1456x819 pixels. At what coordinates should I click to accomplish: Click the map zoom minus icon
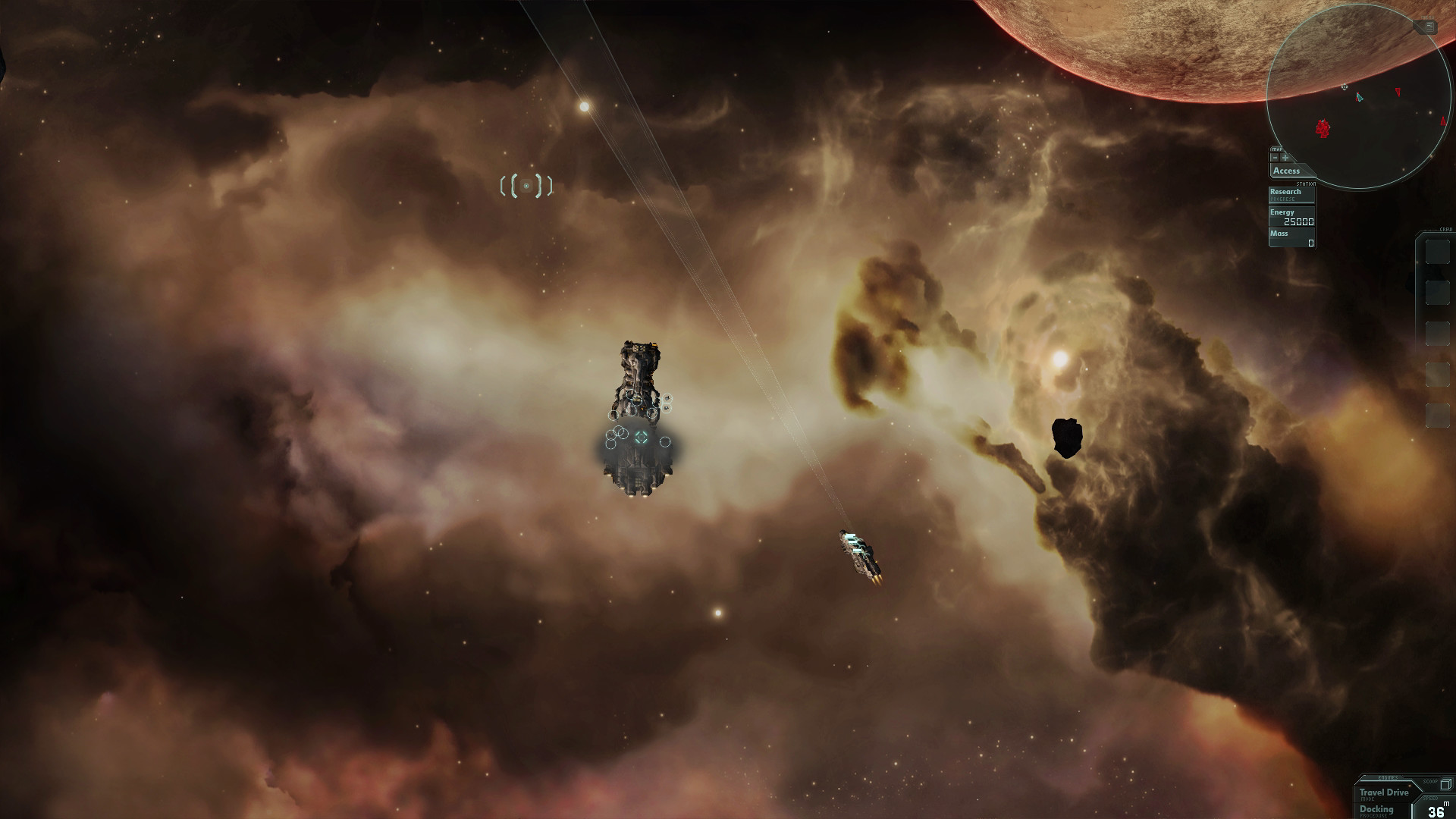tap(1275, 158)
